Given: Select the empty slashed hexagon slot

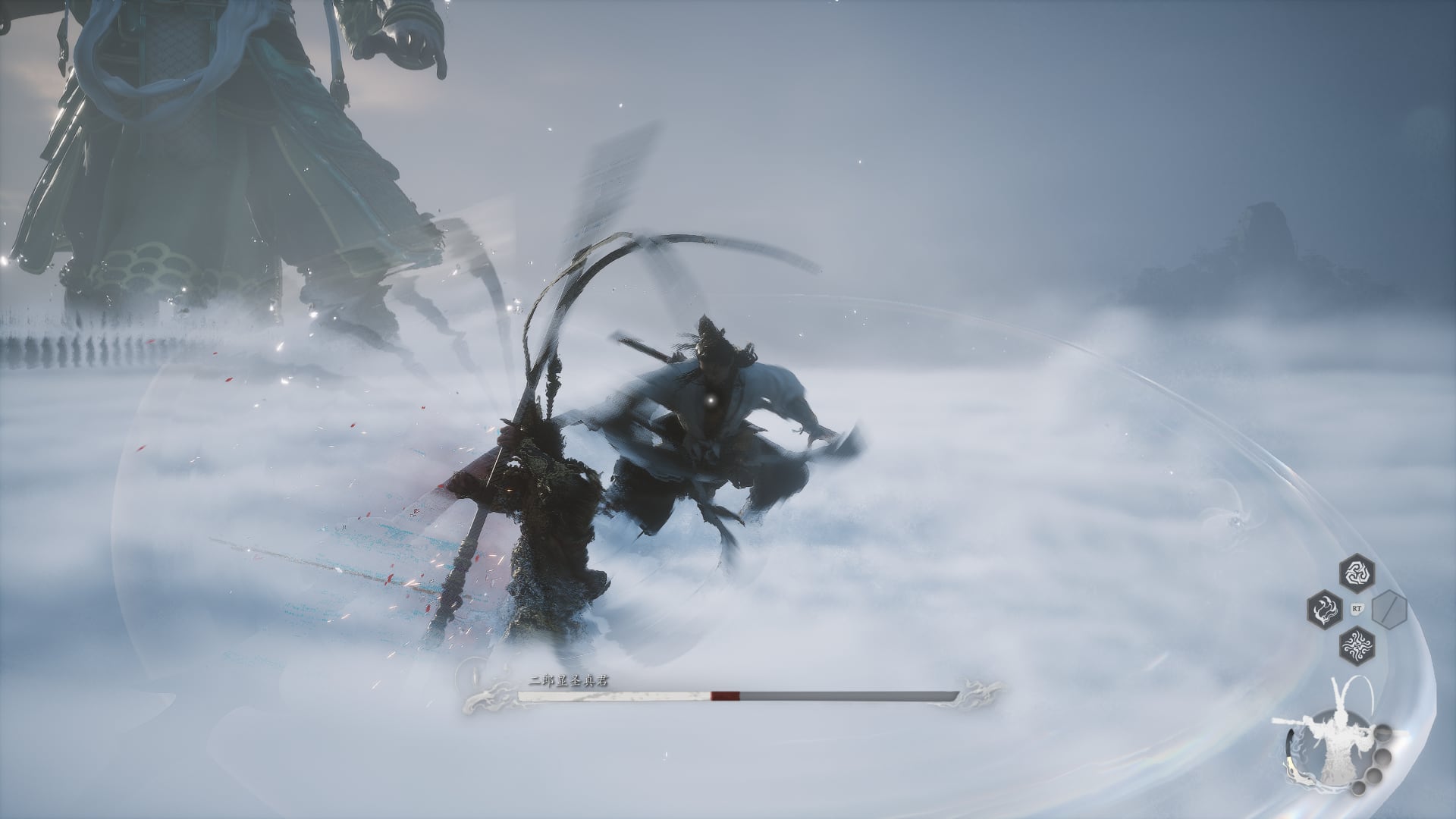Looking at the screenshot, I should coord(1389,607).
